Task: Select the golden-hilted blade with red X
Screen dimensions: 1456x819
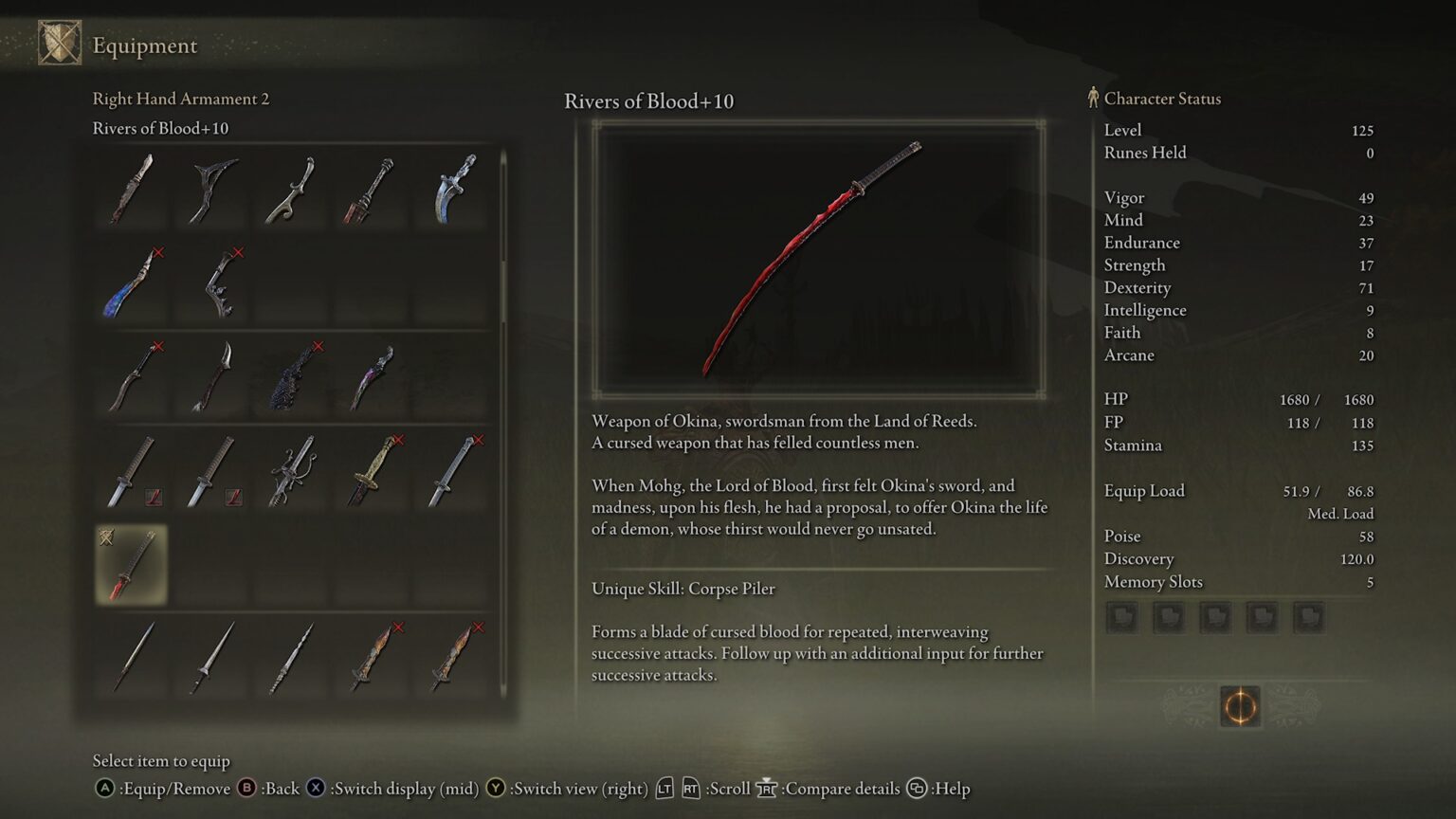Action: tap(372, 471)
